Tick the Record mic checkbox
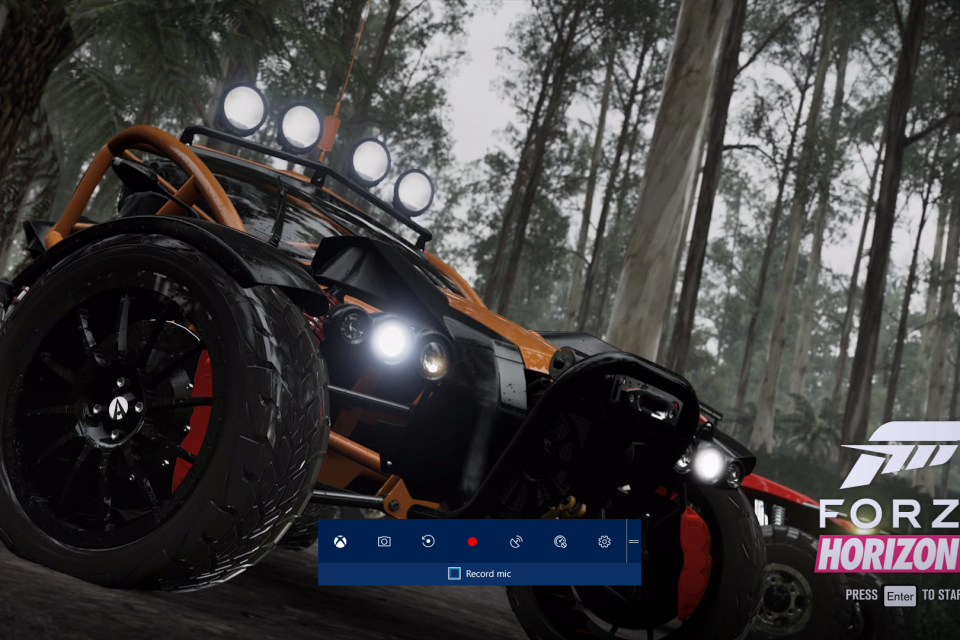The width and height of the screenshot is (960, 640). pyautogui.click(x=454, y=573)
